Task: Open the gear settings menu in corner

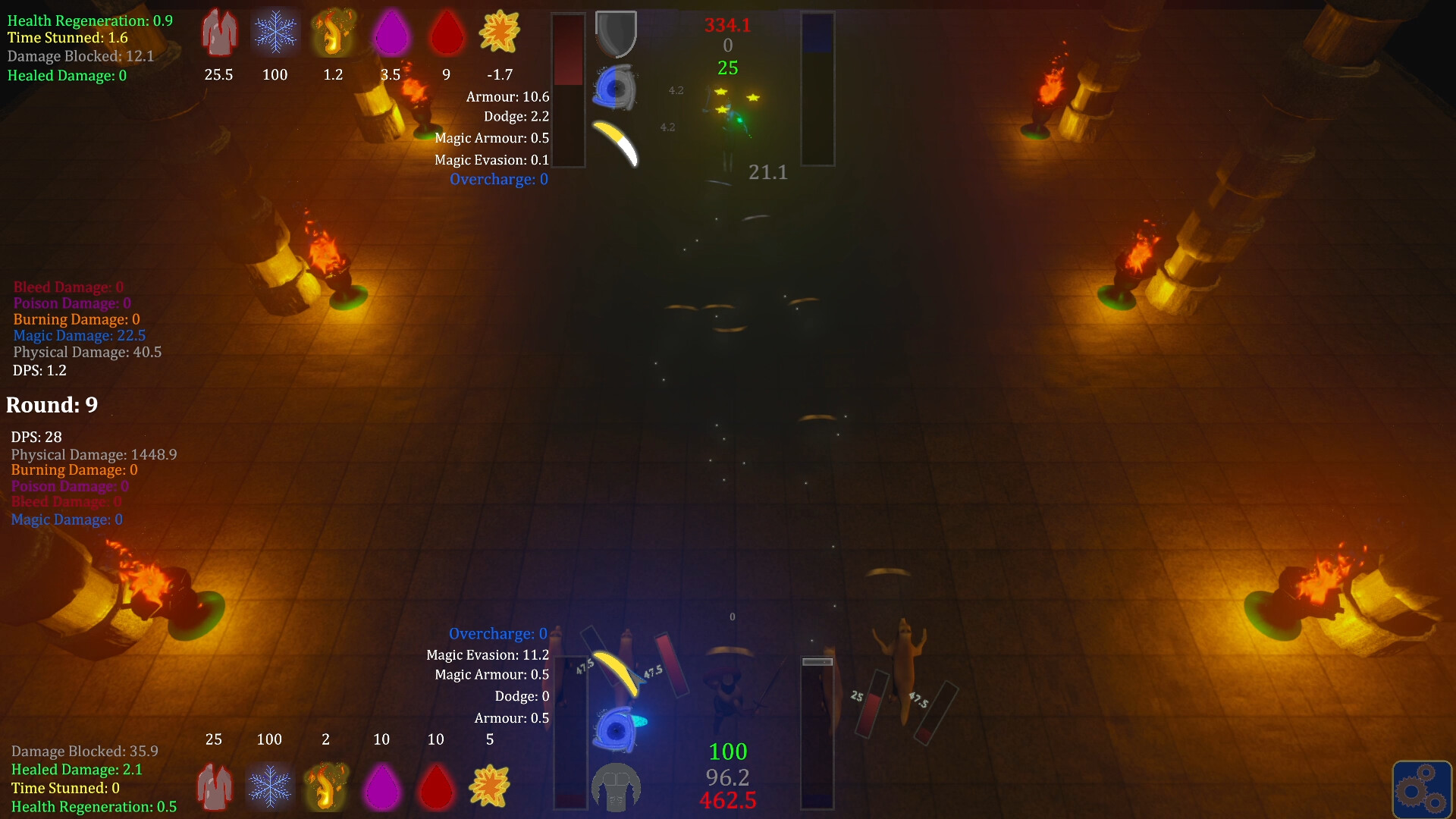Action: coord(1423,789)
